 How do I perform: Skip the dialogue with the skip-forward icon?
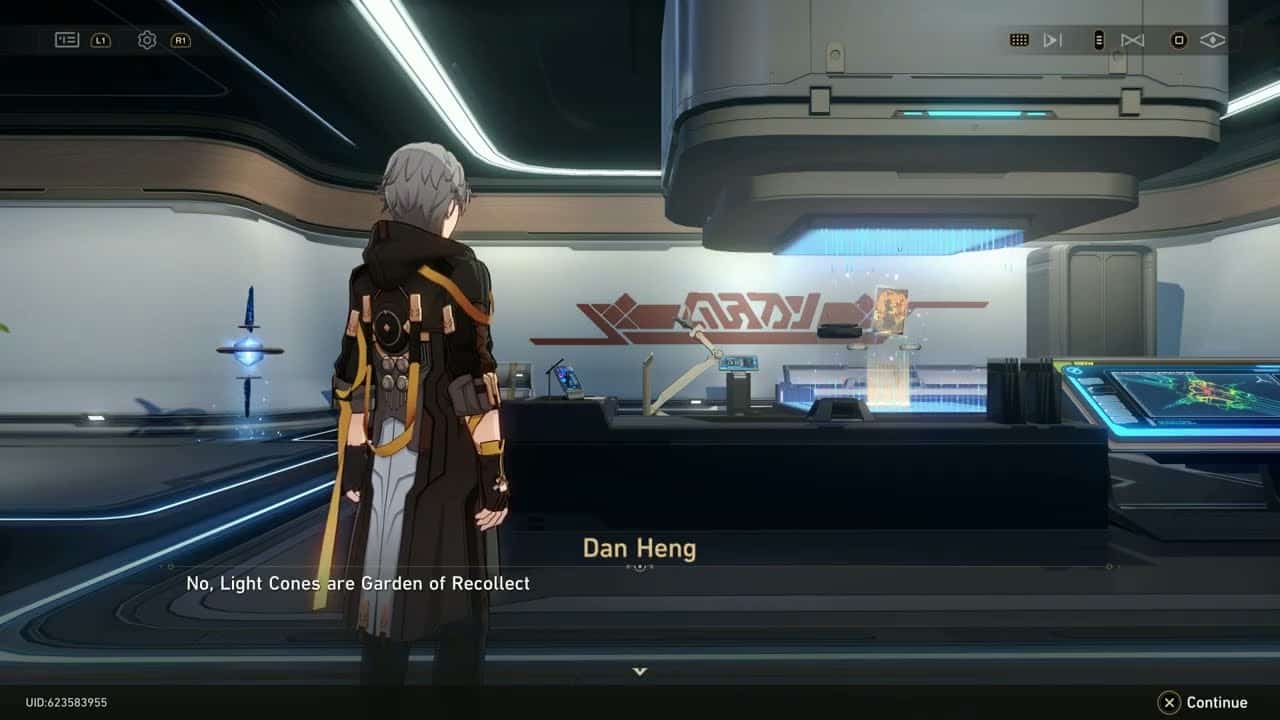pos(1052,40)
